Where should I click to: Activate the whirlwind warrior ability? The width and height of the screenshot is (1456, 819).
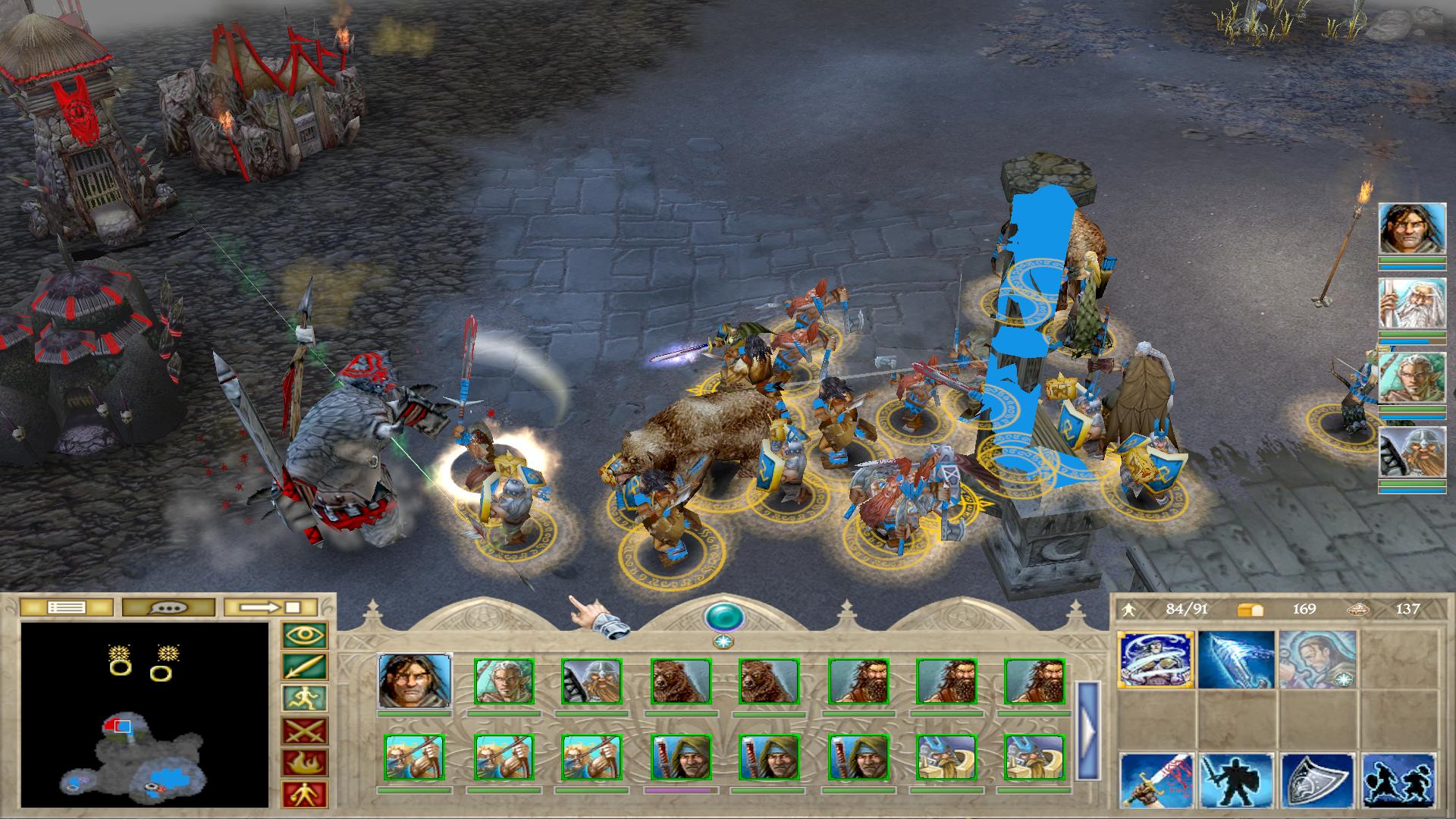point(1156,659)
